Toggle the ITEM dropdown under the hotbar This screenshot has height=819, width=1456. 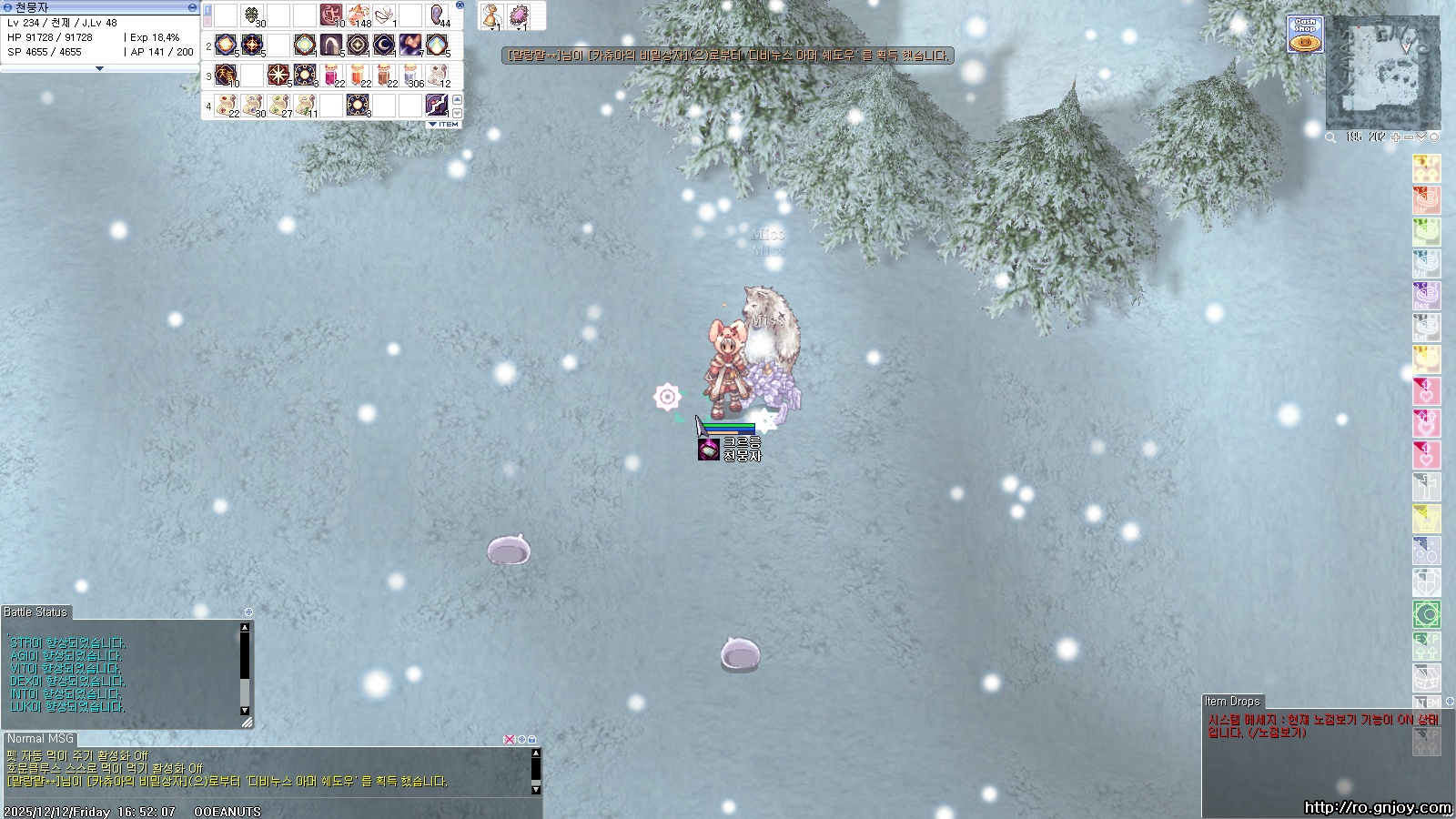(444, 125)
